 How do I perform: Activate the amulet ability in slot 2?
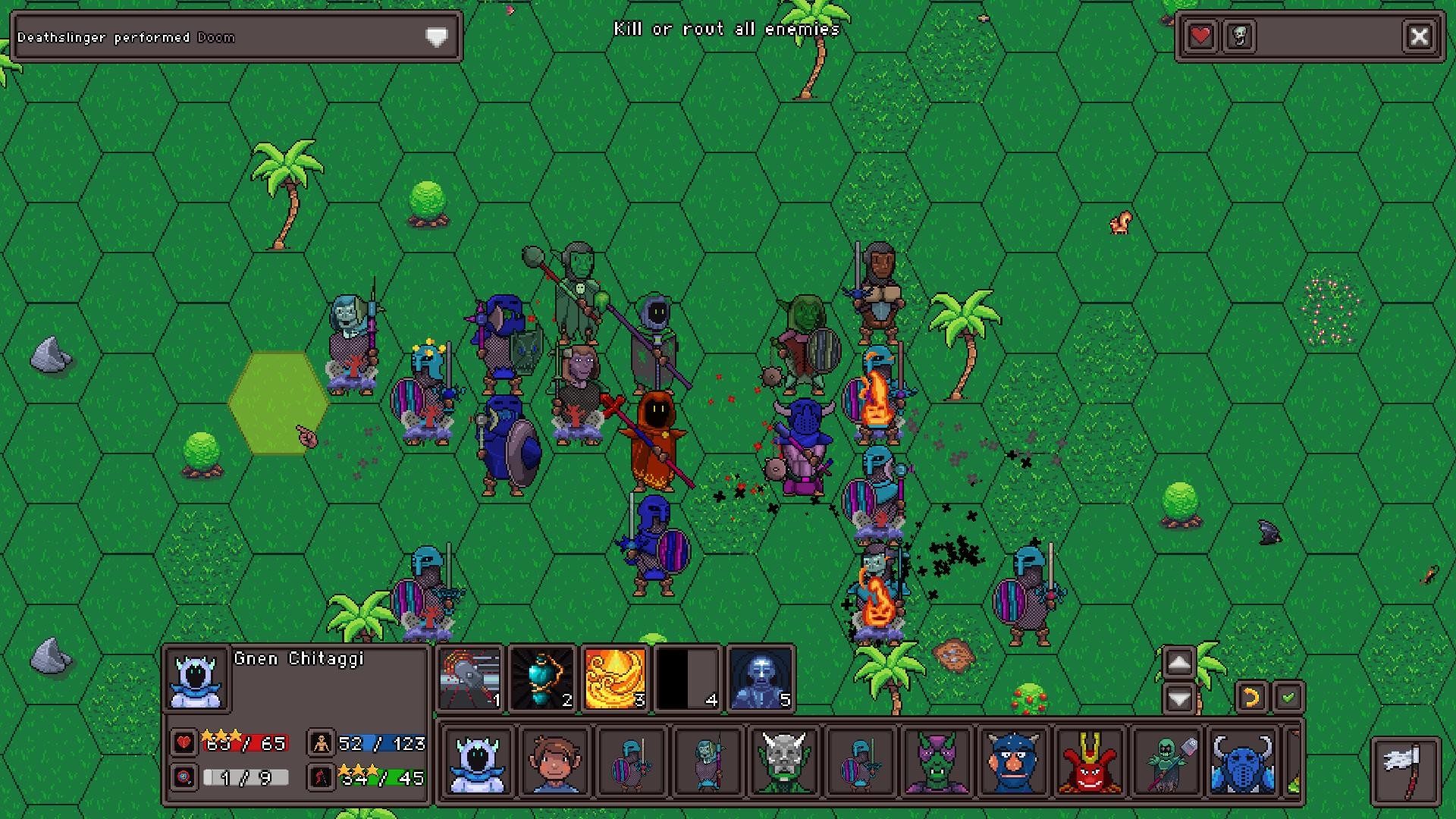[x=543, y=680]
